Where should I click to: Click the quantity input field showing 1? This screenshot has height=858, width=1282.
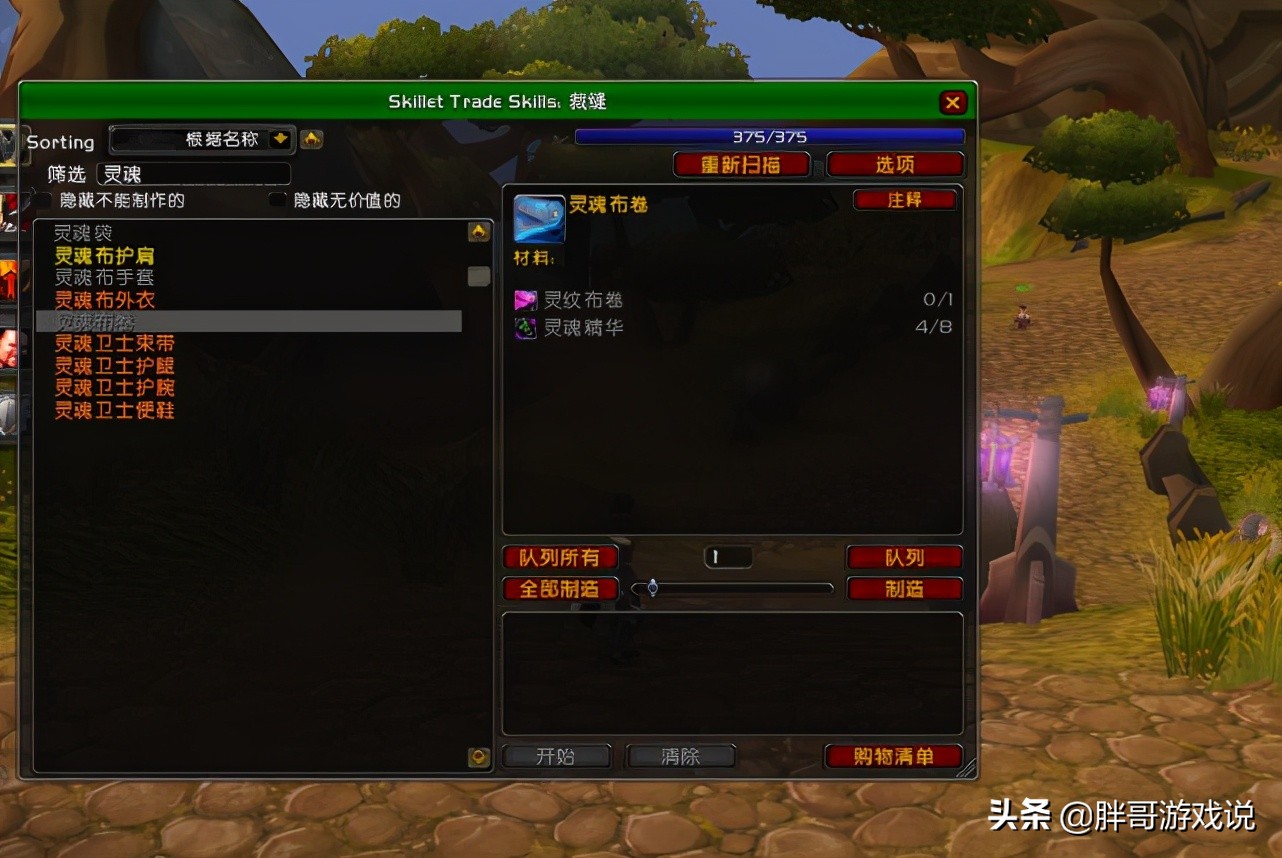tap(727, 556)
